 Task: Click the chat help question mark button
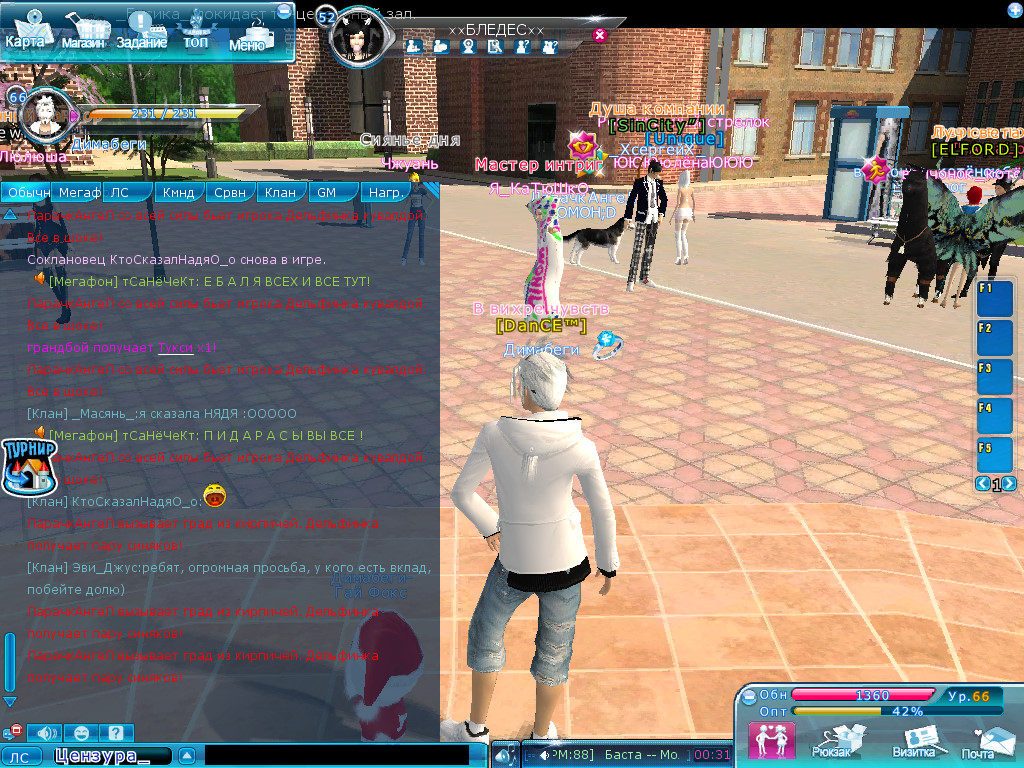[115, 733]
